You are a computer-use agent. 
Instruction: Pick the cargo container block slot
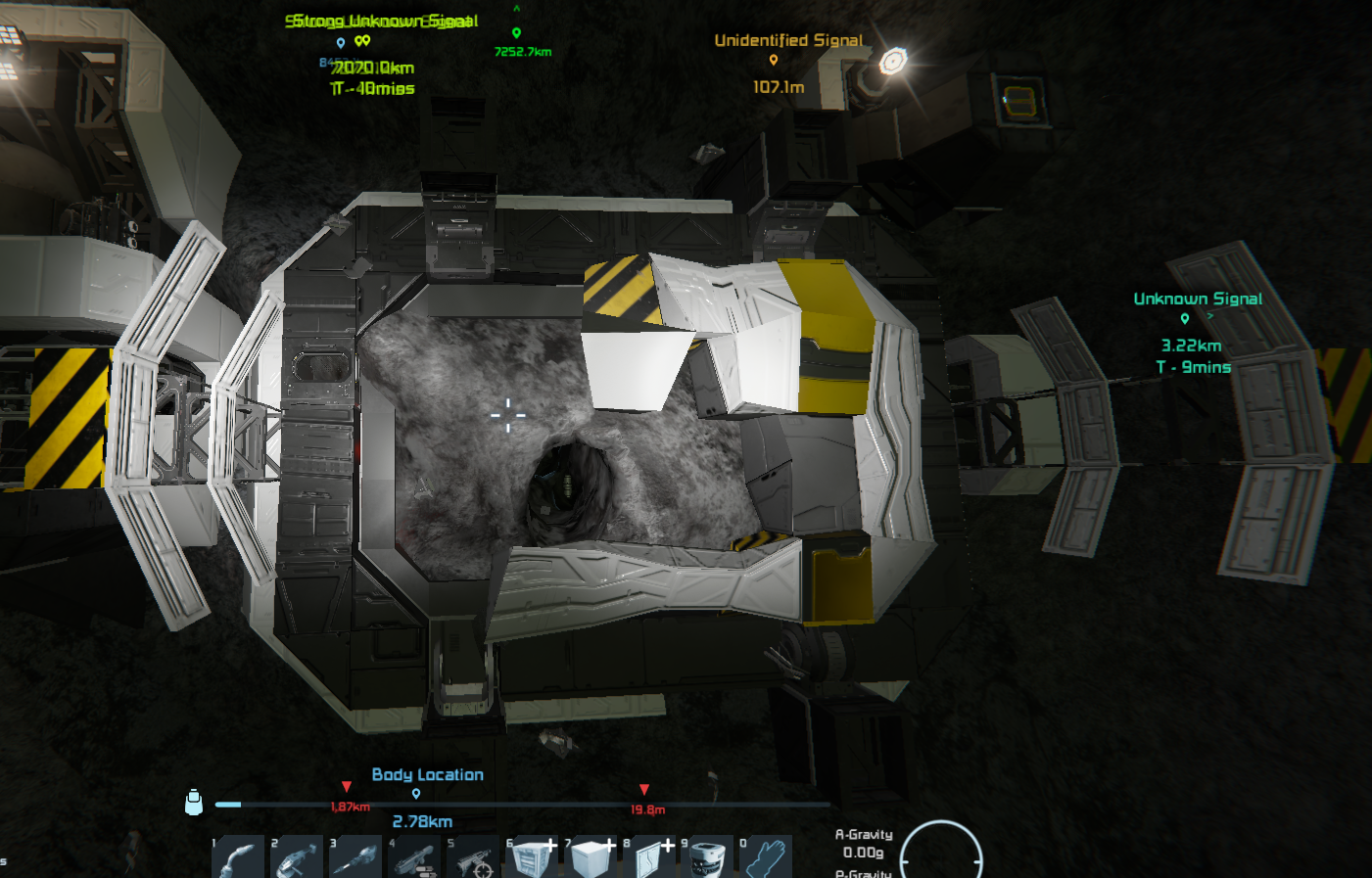533,858
